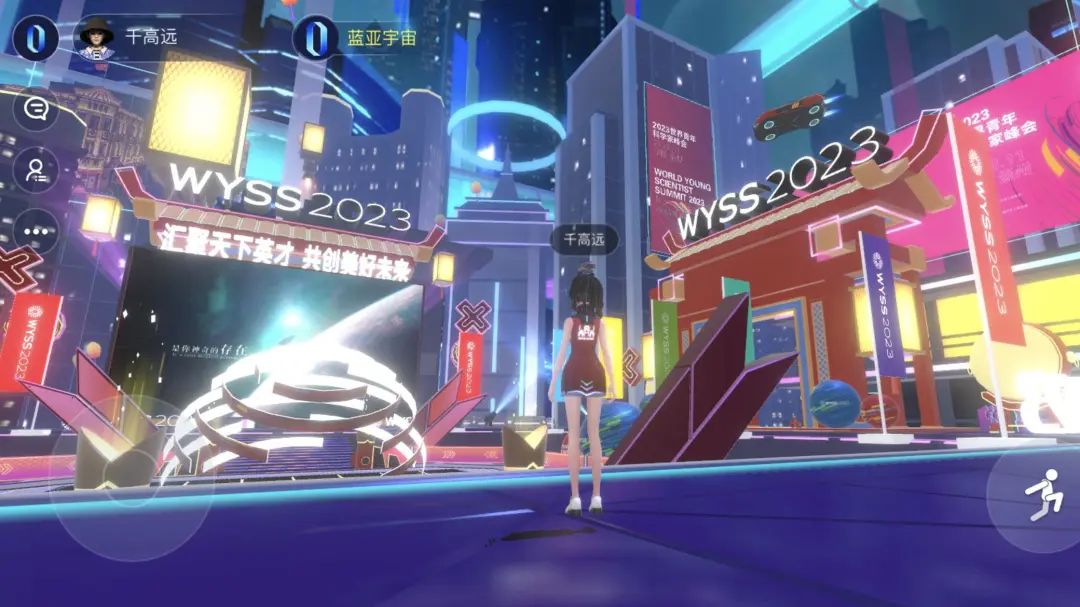Click the logo icon beside the player avatar
This screenshot has height=607, width=1080.
click(x=35, y=38)
